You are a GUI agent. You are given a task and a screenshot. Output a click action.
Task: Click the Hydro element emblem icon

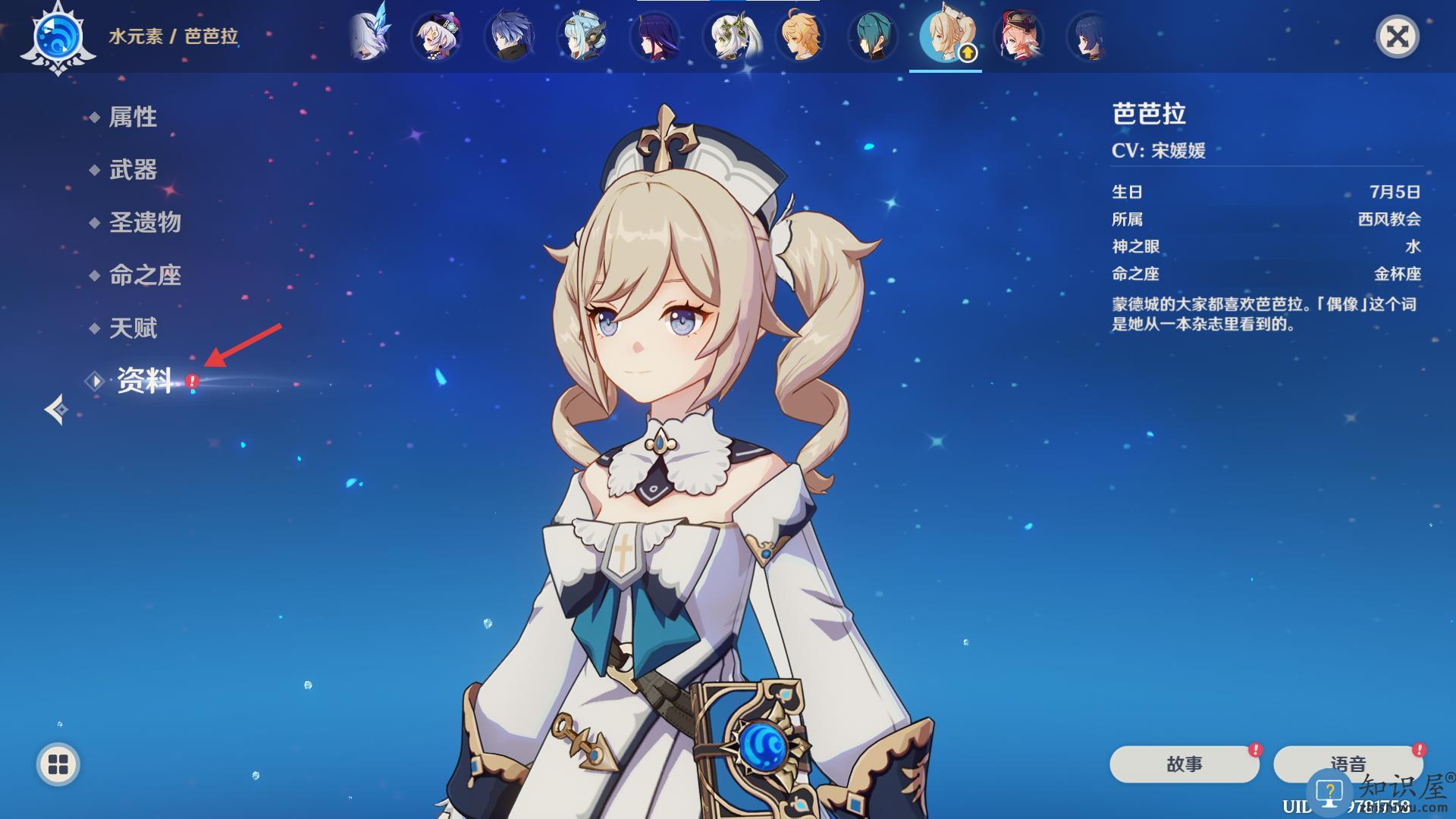58,36
